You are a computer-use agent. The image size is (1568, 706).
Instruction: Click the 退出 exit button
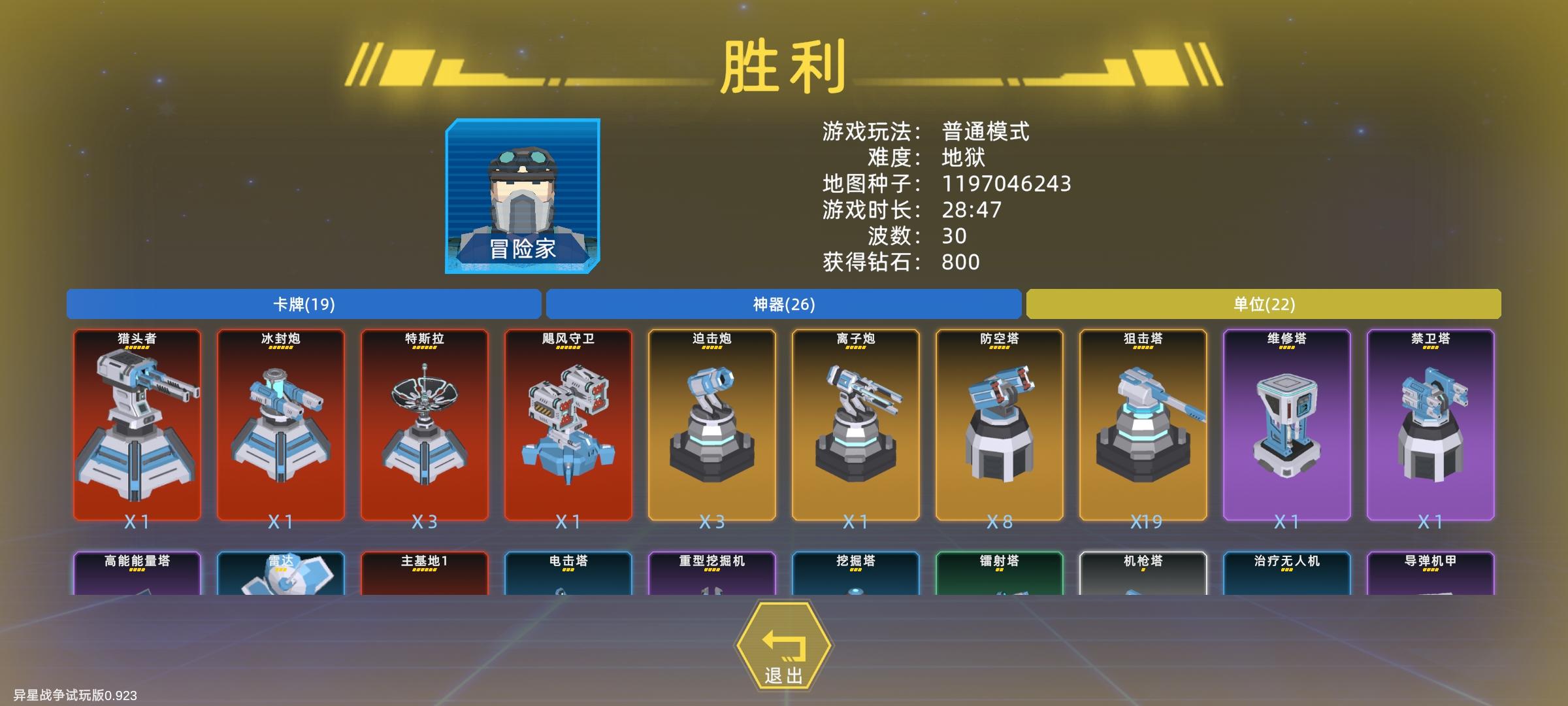tap(784, 647)
